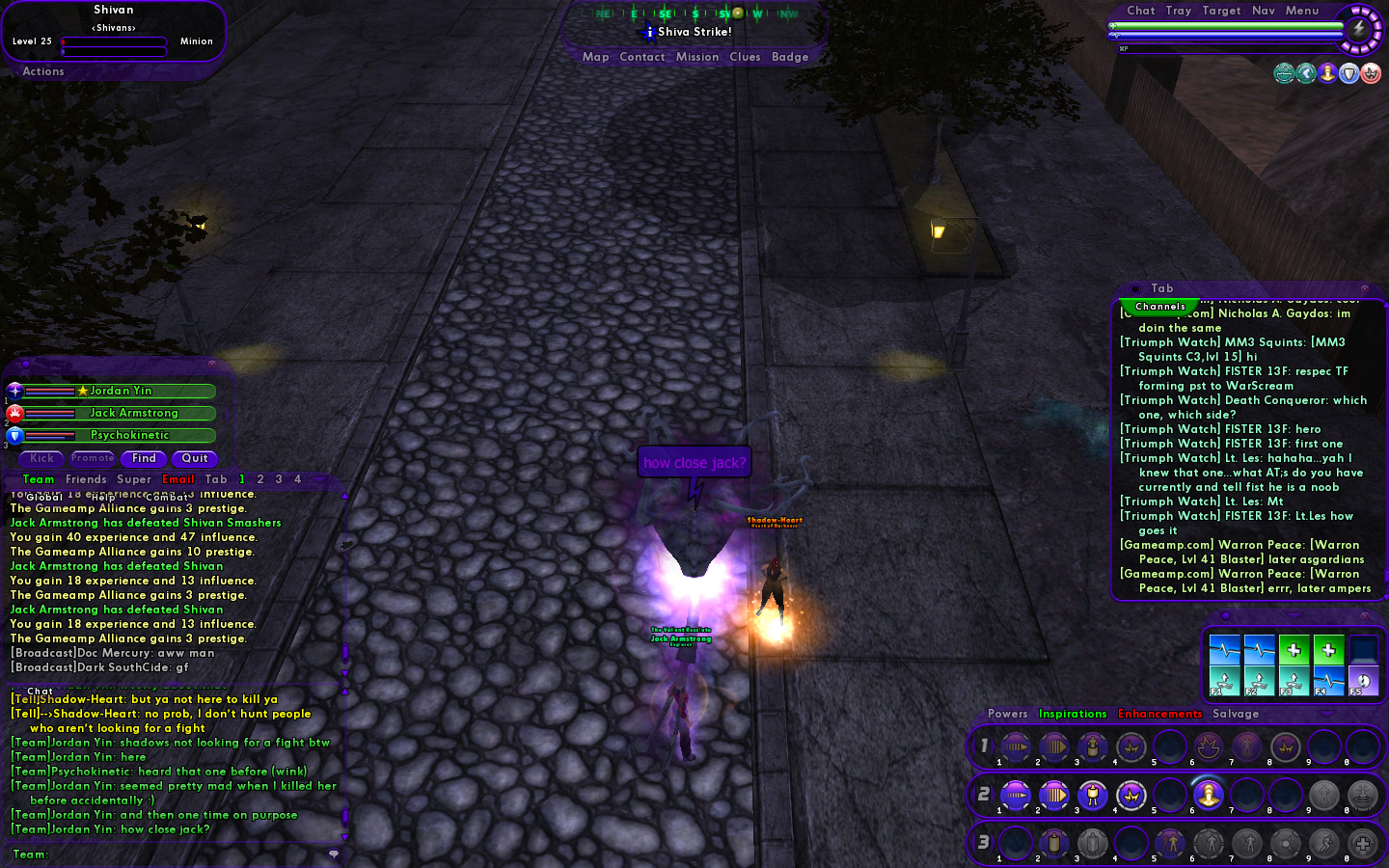Image resolution: width=1389 pixels, height=868 pixels.
Task: Show the Mission panel
Action: (696, 57)
